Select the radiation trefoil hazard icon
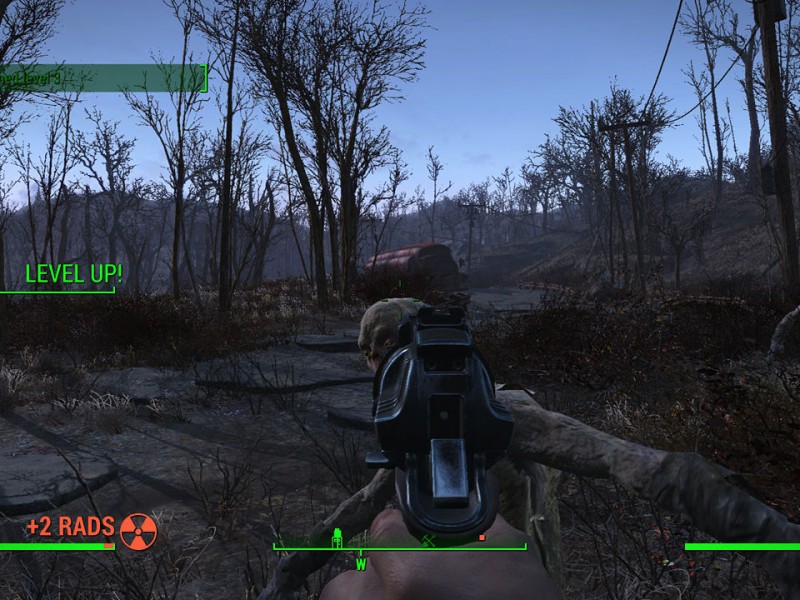The image size is (800, 600). (138, 531)
